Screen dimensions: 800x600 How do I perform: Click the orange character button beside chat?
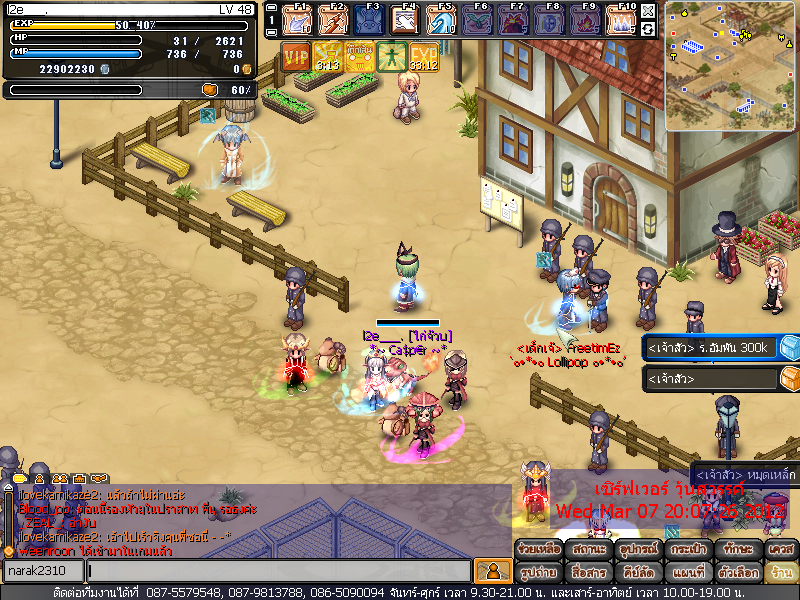(491, 571)
